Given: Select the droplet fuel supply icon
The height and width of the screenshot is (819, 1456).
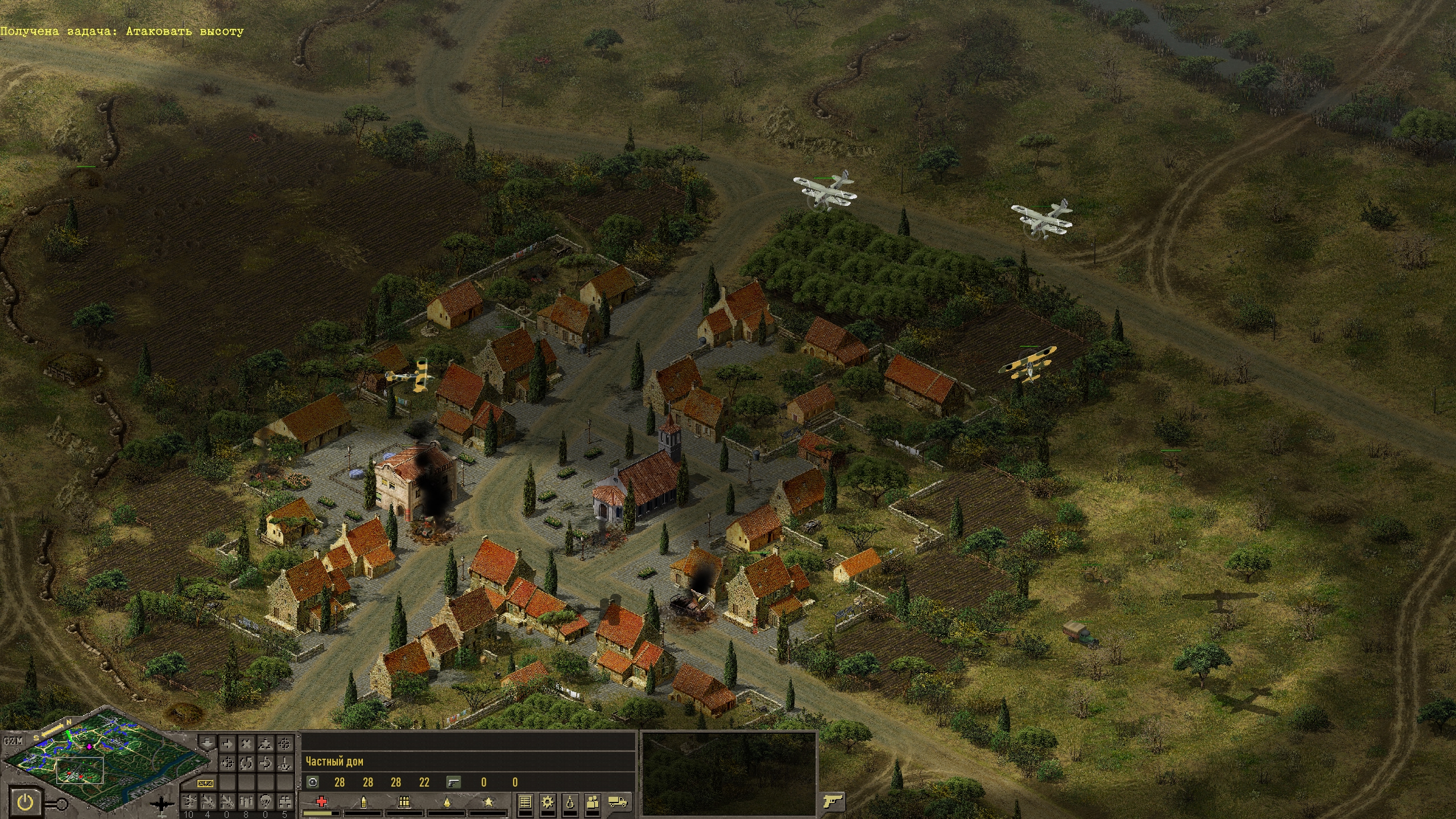Looking at the screenshot, I should [570, 802].
